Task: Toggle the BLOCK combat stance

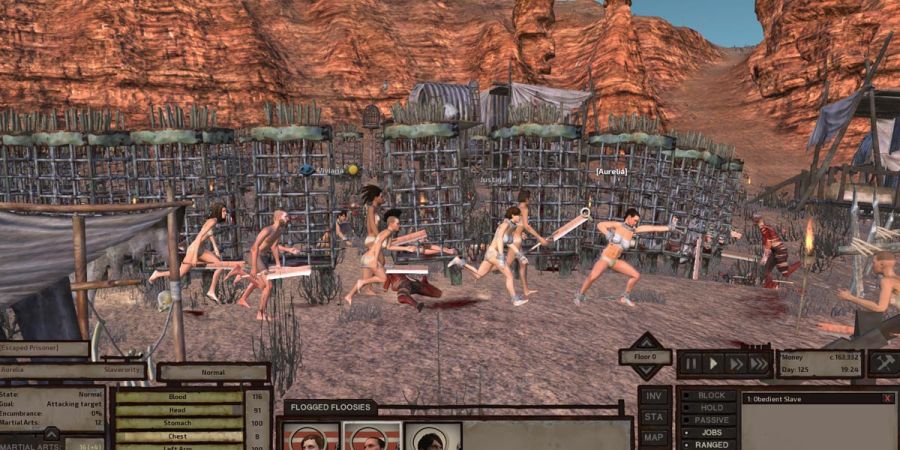Action: (x=710, y=395)
